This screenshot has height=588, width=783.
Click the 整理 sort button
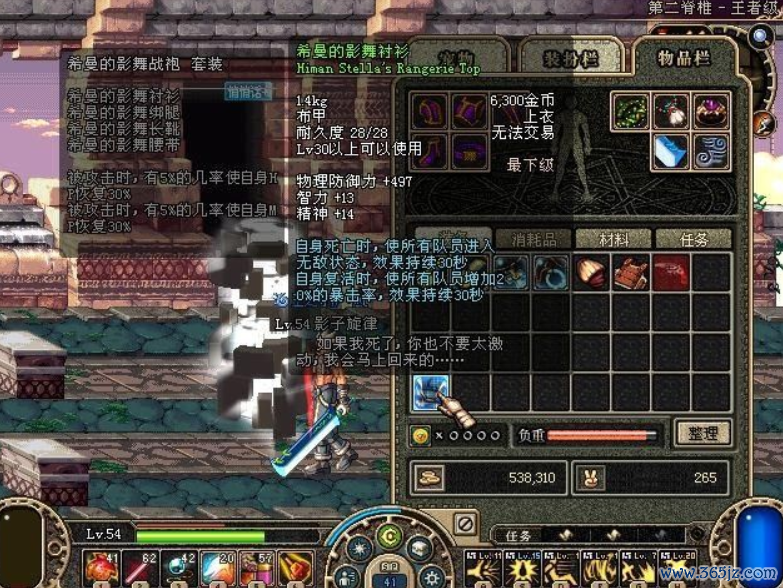tap(702, 434)
